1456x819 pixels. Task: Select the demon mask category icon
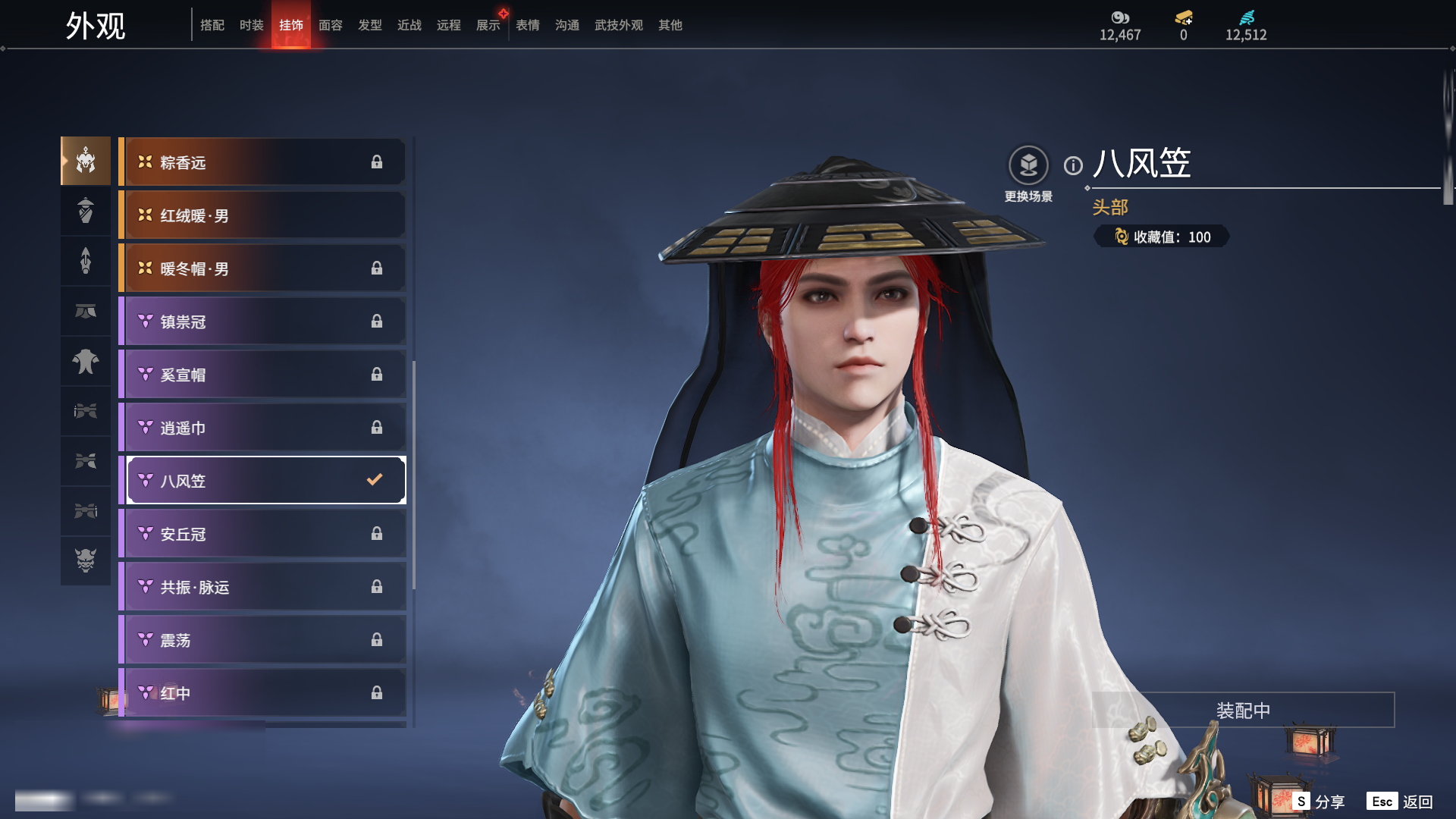tap(86, 560)
